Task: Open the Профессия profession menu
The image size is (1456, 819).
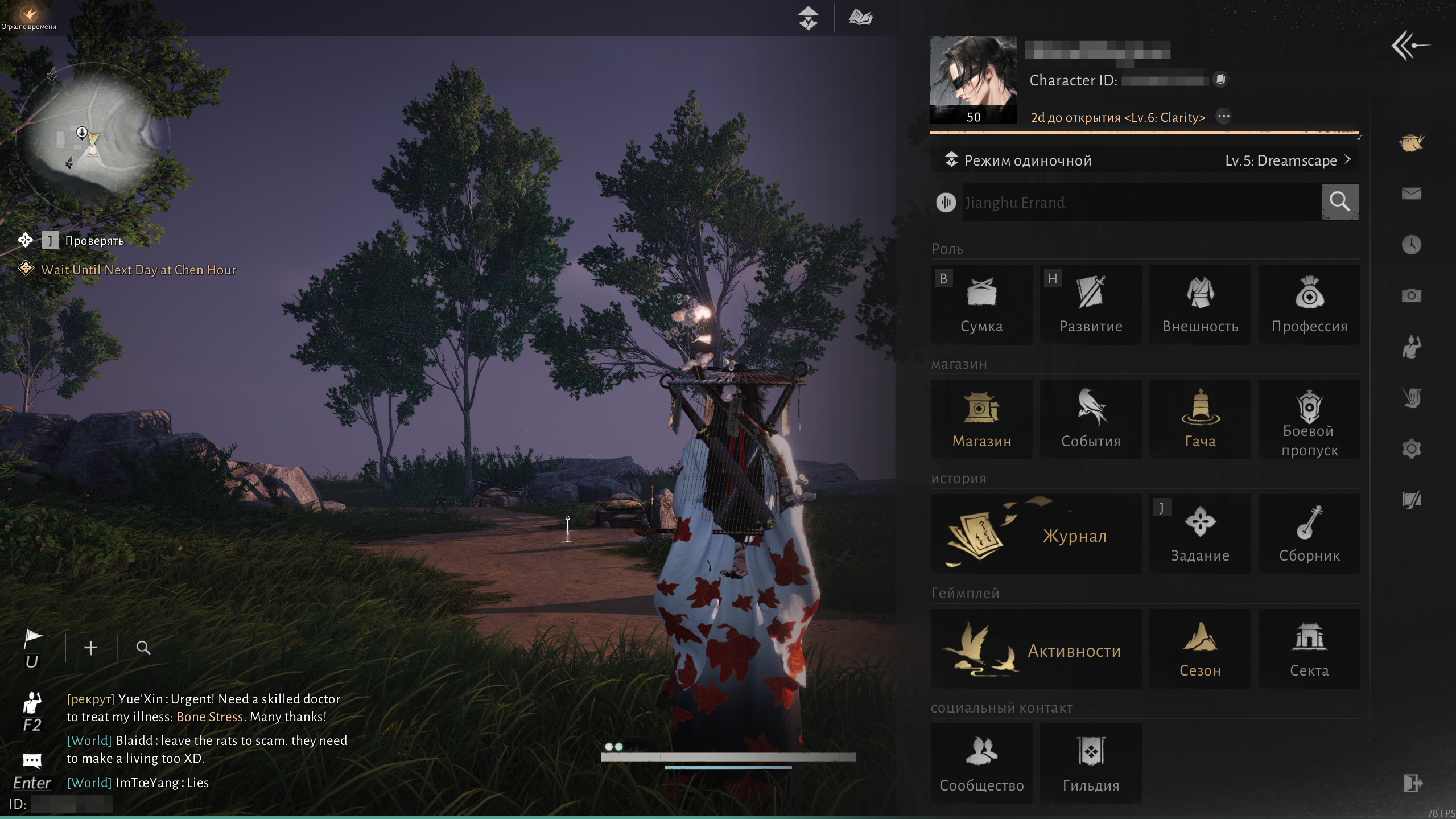Action: 1309,304
